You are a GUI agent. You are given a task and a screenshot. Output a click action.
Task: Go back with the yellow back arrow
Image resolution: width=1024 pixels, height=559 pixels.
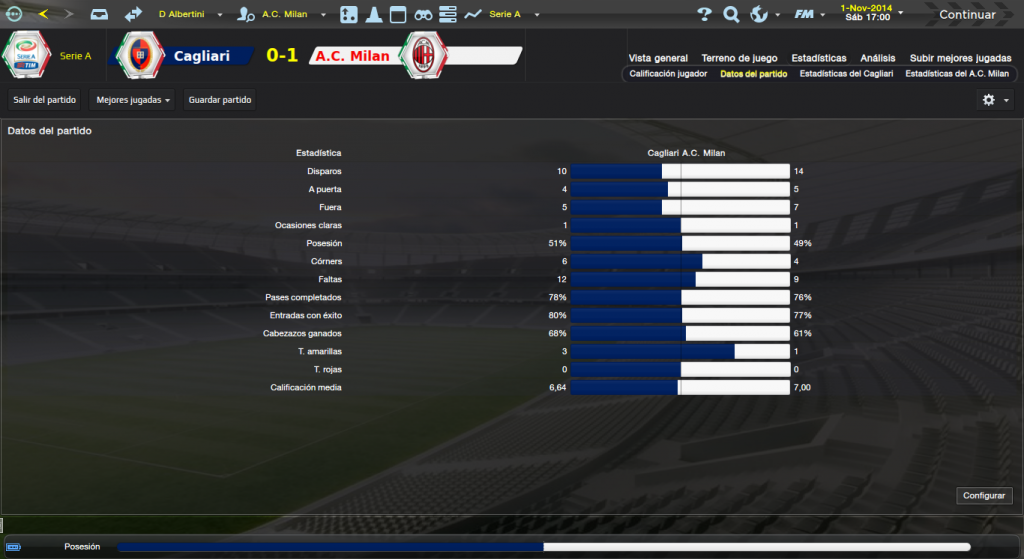pos(42,15)
